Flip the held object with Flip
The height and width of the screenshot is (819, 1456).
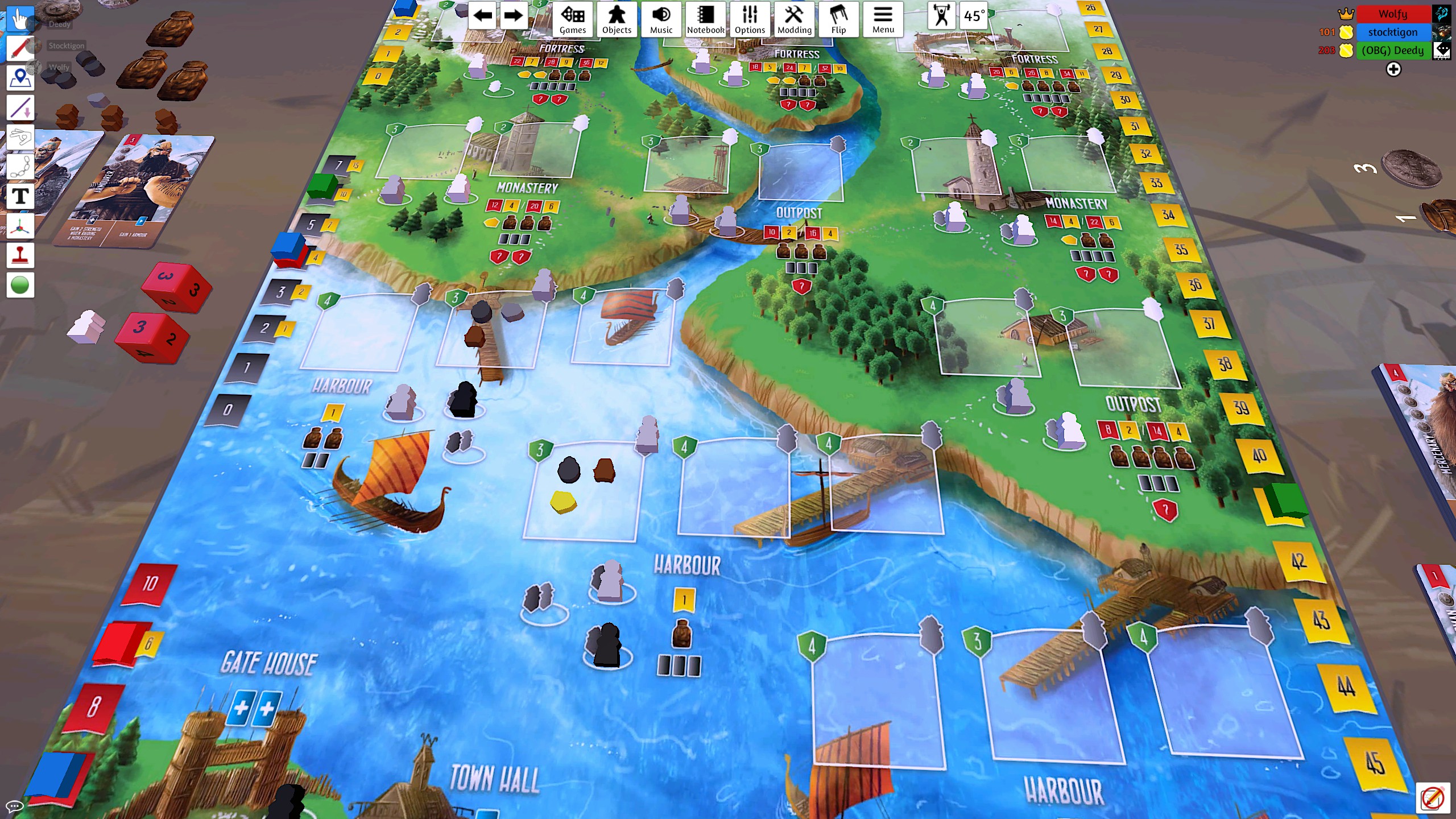840,19
